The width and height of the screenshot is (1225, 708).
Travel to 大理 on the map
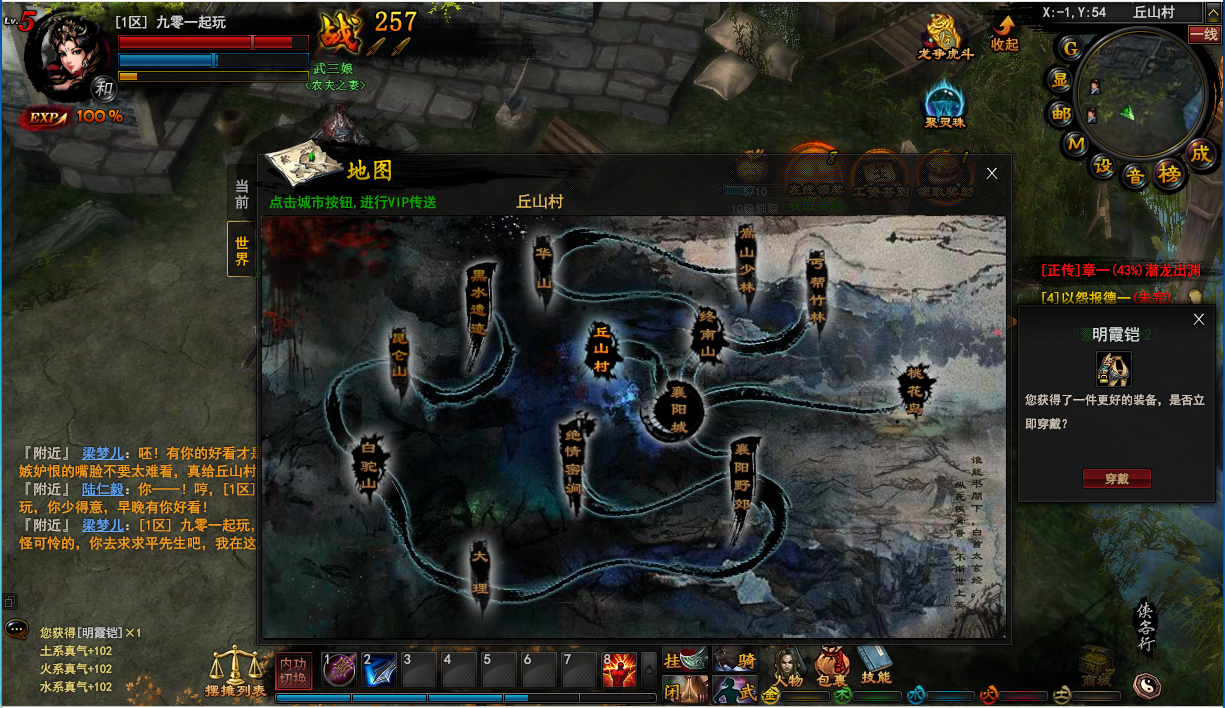click(x=481, y=568)
